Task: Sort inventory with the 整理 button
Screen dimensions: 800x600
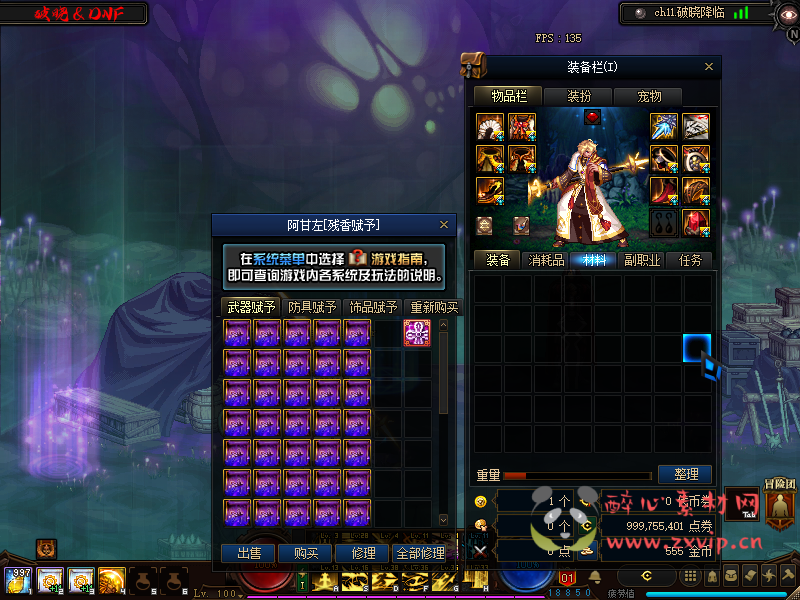Action: 685,474
